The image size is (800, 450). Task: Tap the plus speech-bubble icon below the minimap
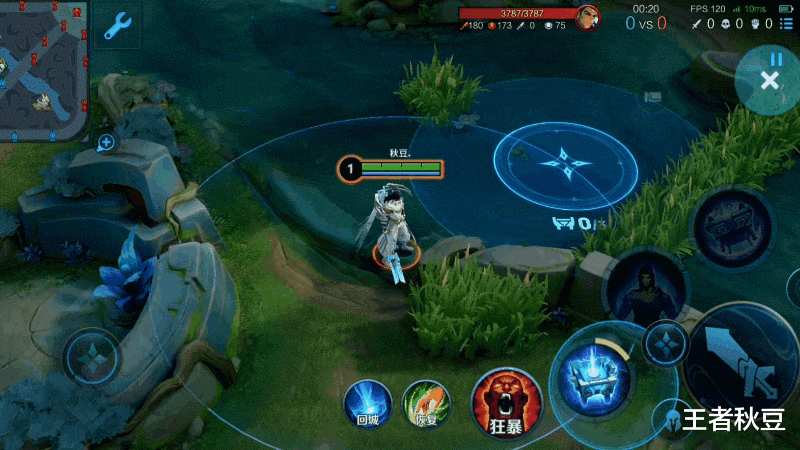pyautogui.click(x=105, y=143)
